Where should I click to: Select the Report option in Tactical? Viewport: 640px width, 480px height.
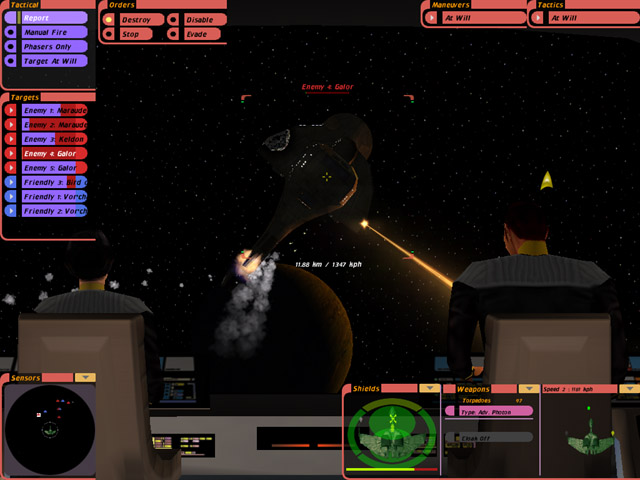(x=48, y=18)
